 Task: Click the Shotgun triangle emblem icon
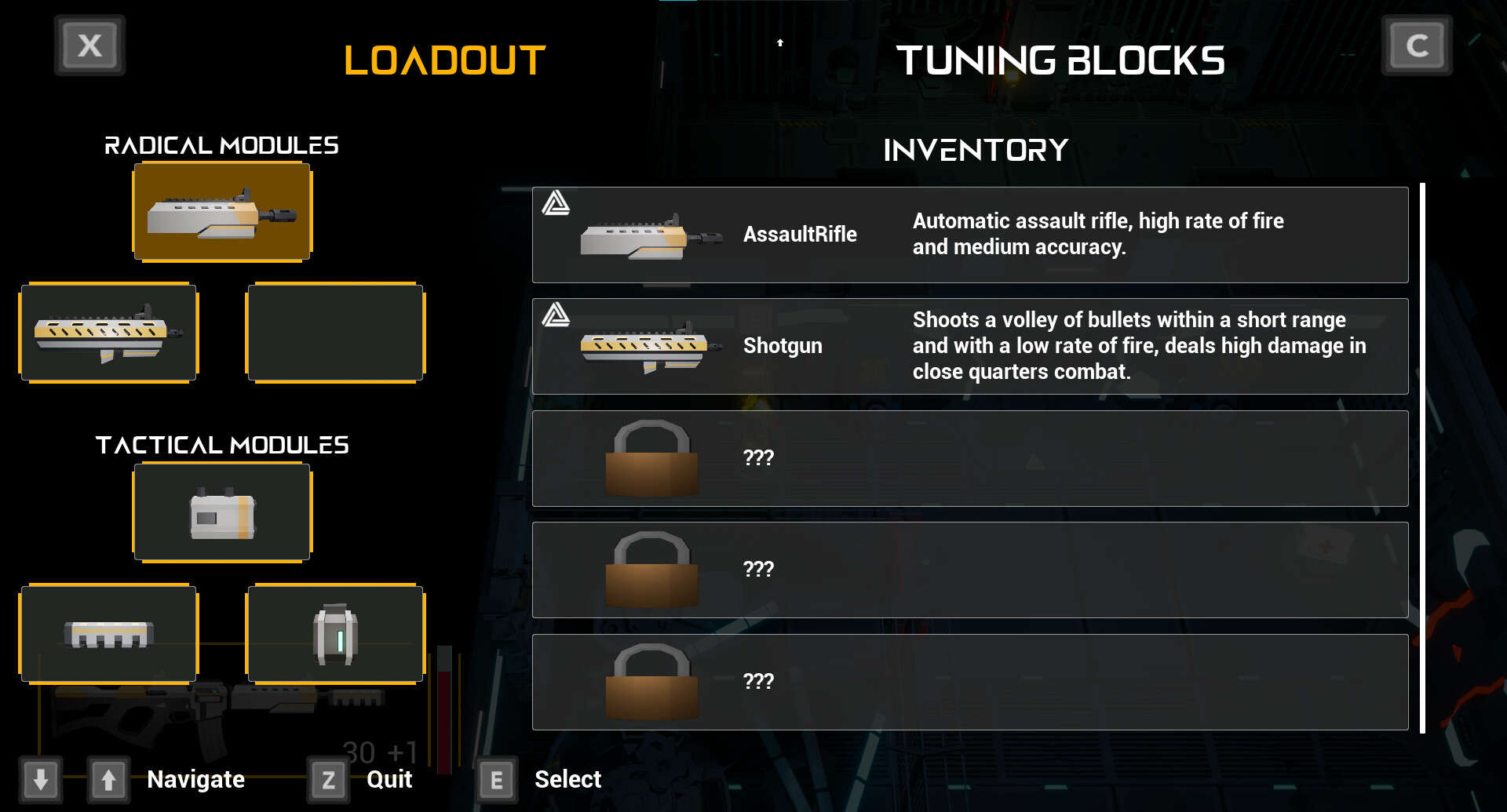point(556,317)
